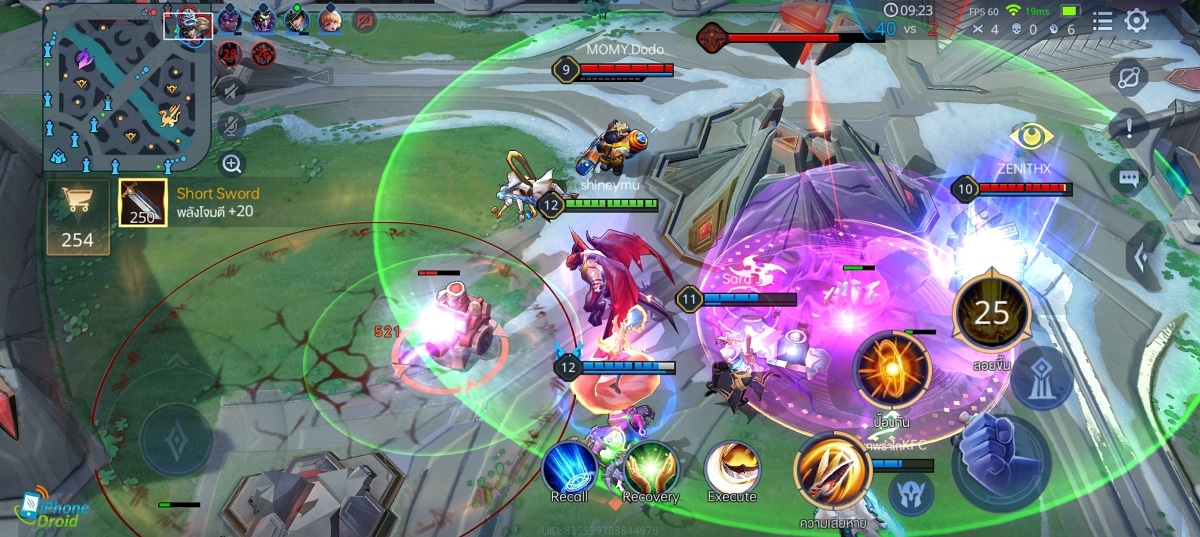This screenshot has width=1200, height=537.
Task: Target minions with the helmet button
Action: tap(911, 493)
